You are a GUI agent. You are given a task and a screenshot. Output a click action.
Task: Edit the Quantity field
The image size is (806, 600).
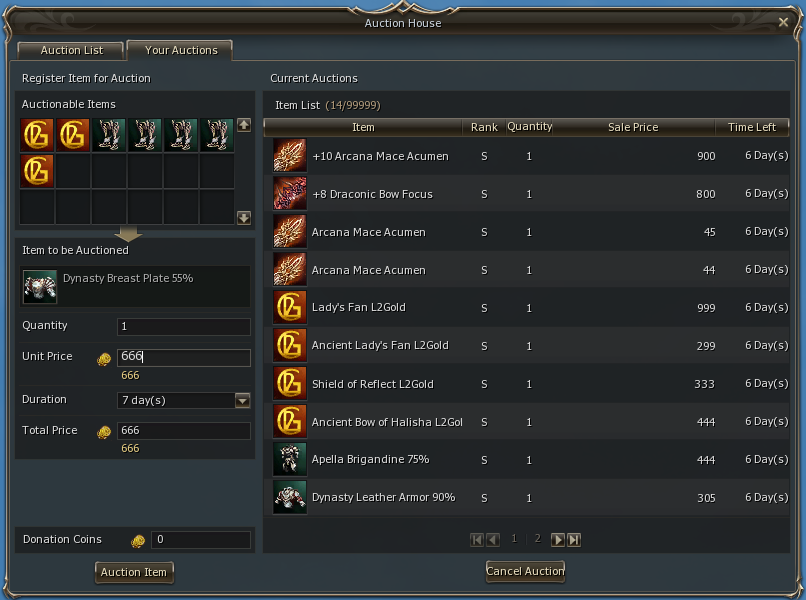(x=184, y=327)
